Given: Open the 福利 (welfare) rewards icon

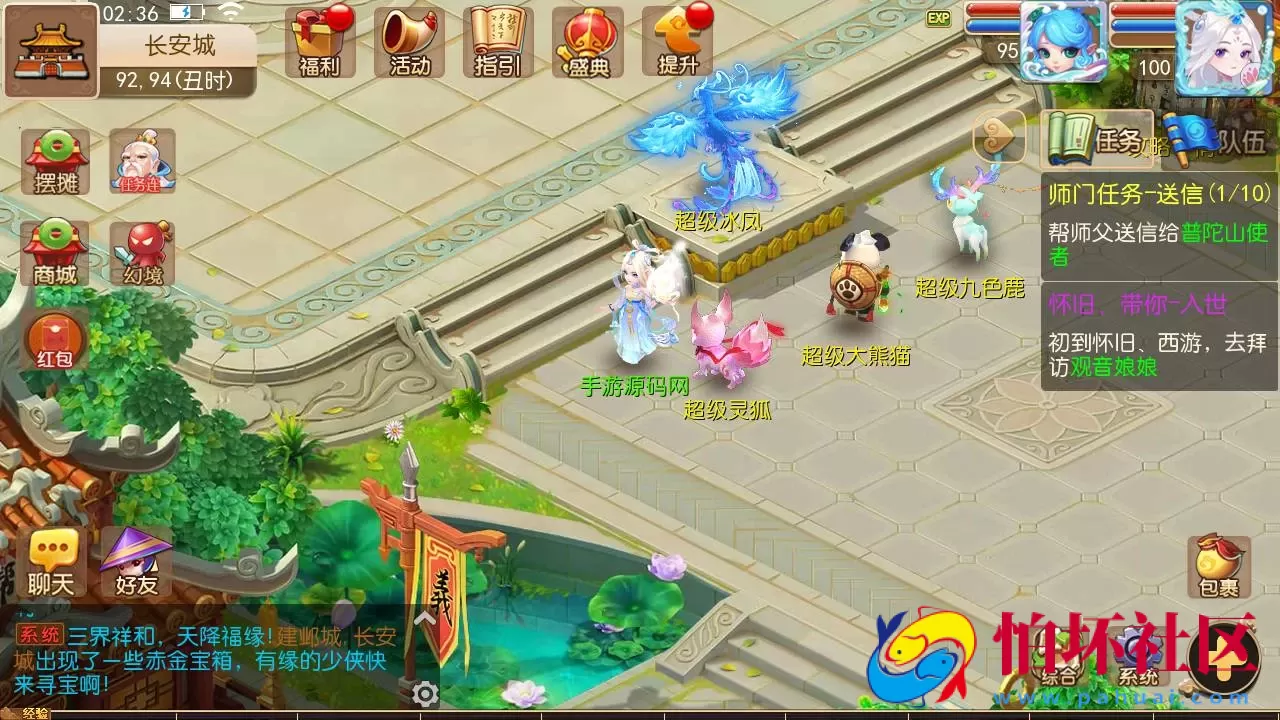Looking at the screenshot, I should [318, 40].
